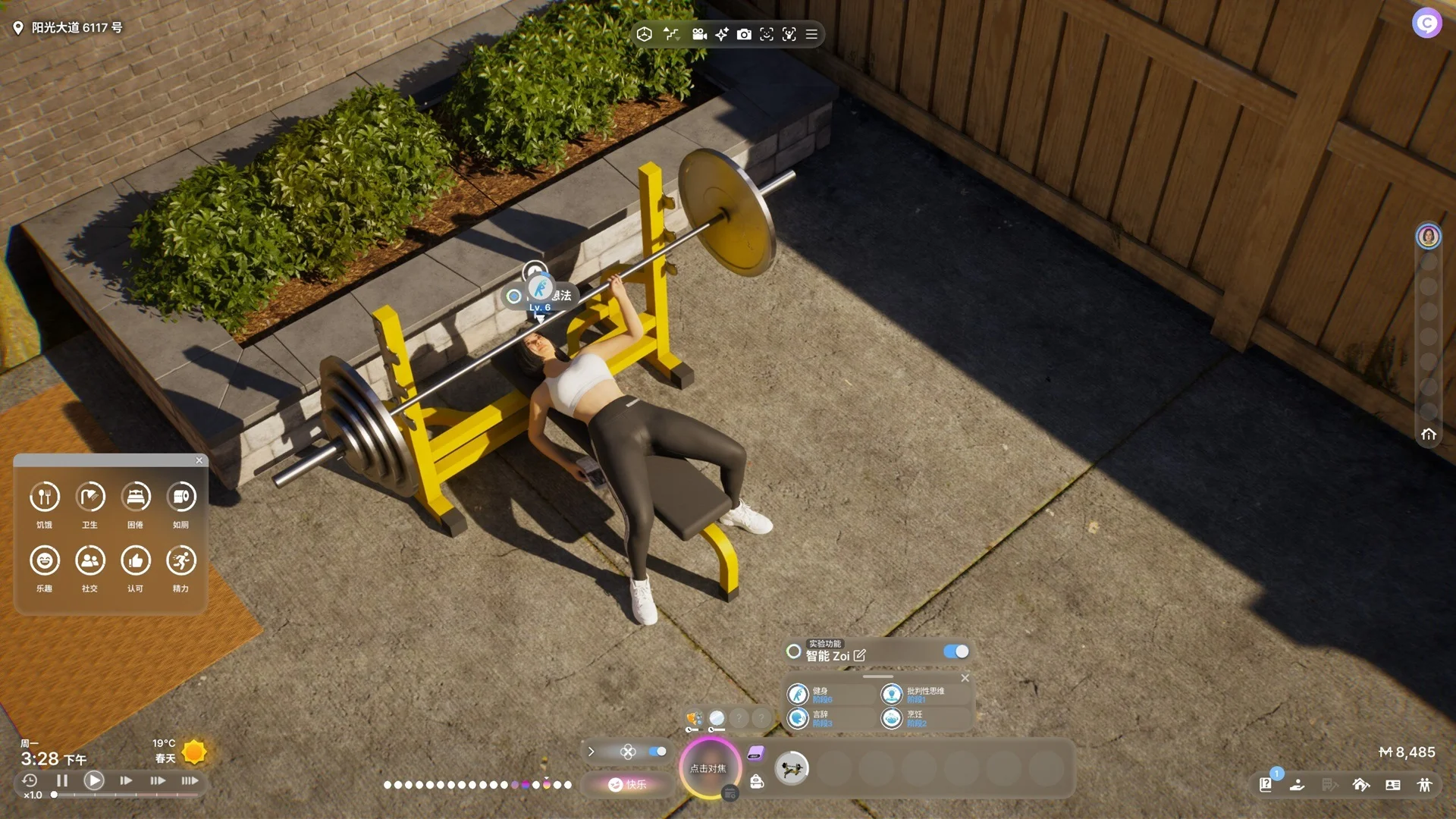The width and height of the screenshot is (1456, 819).
Task: Open the Zoi ID card profile
Action: (1393, 785)
